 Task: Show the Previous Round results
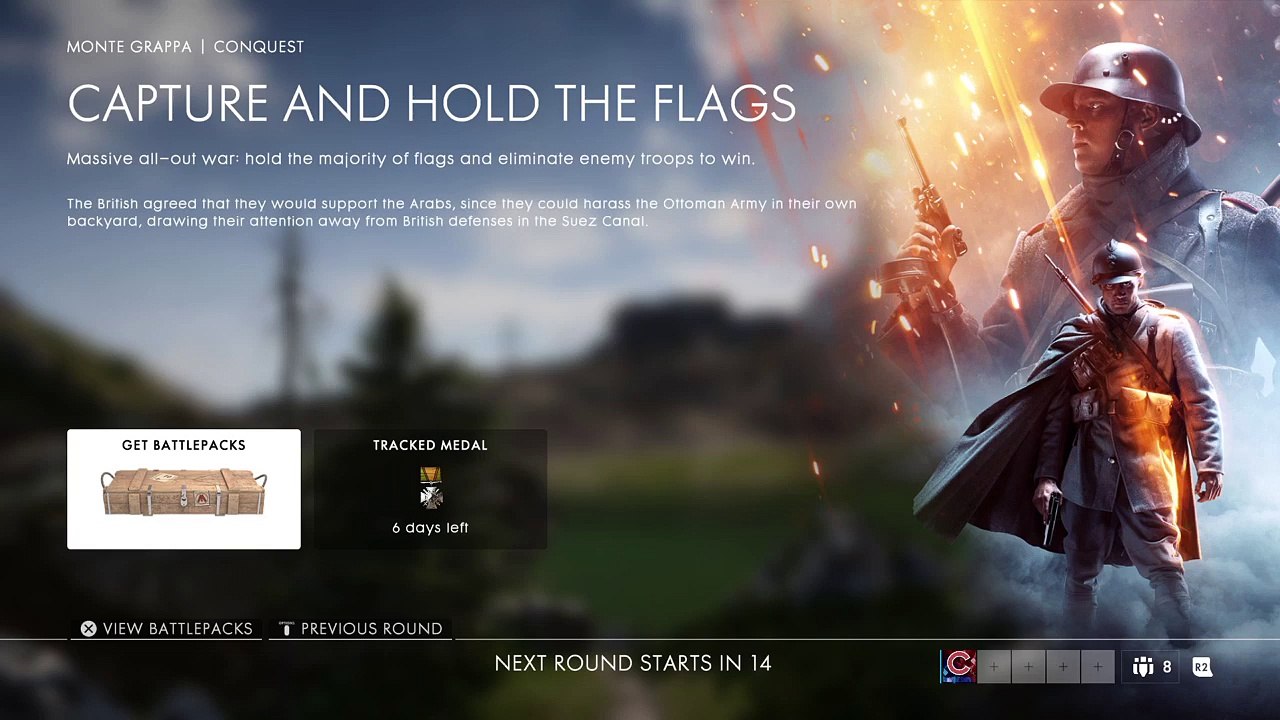point(361,629)
